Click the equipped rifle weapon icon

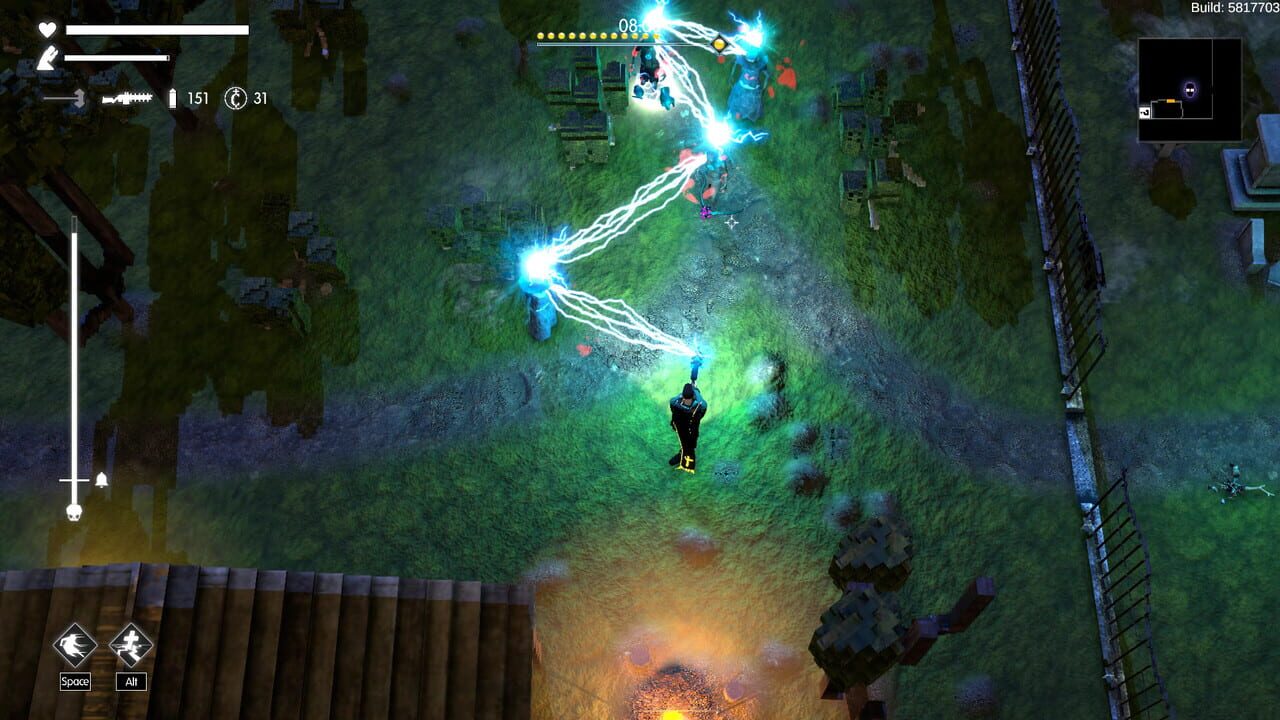pos(126,98)
